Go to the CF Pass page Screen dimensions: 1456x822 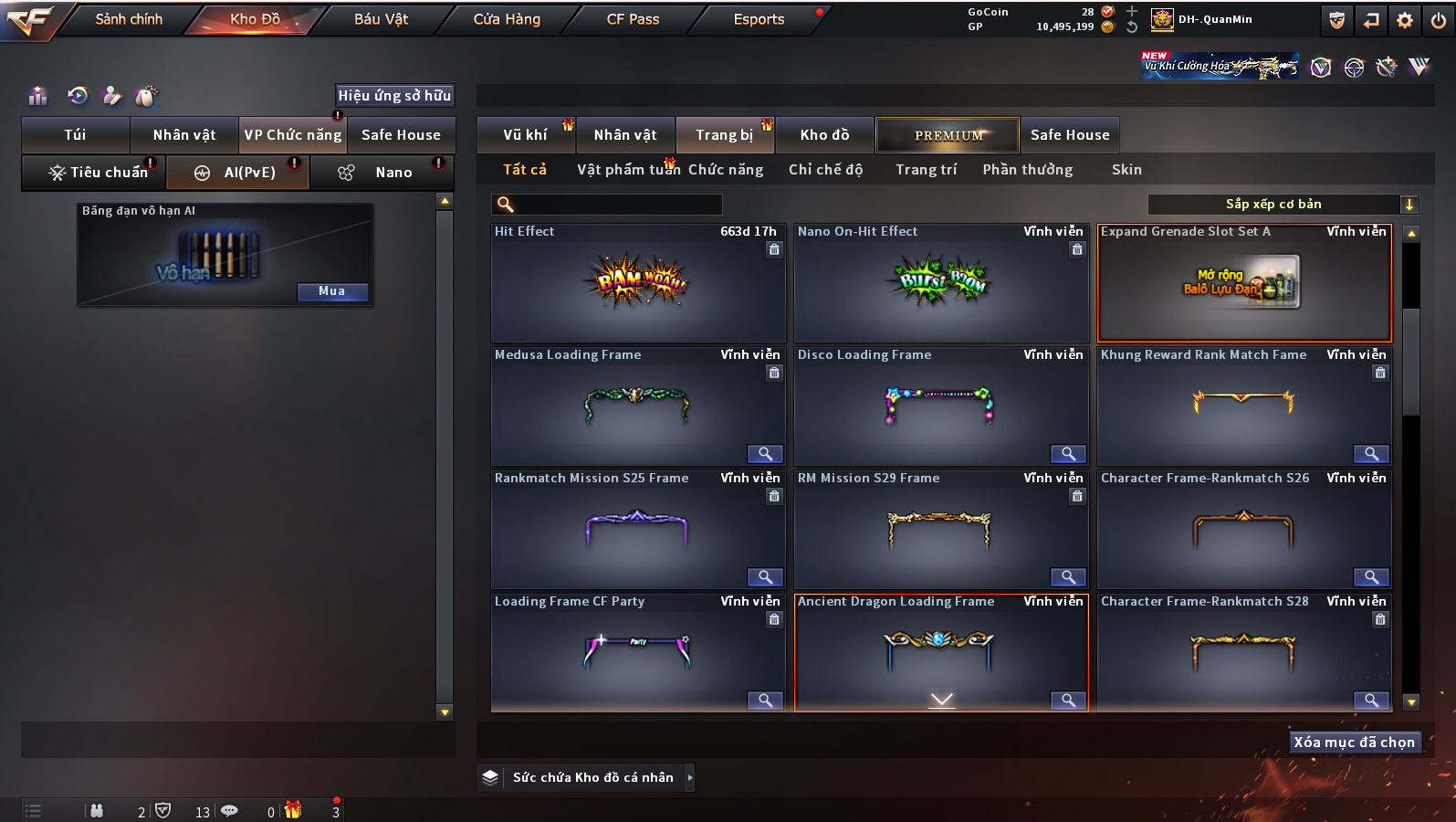pos(633,19)
